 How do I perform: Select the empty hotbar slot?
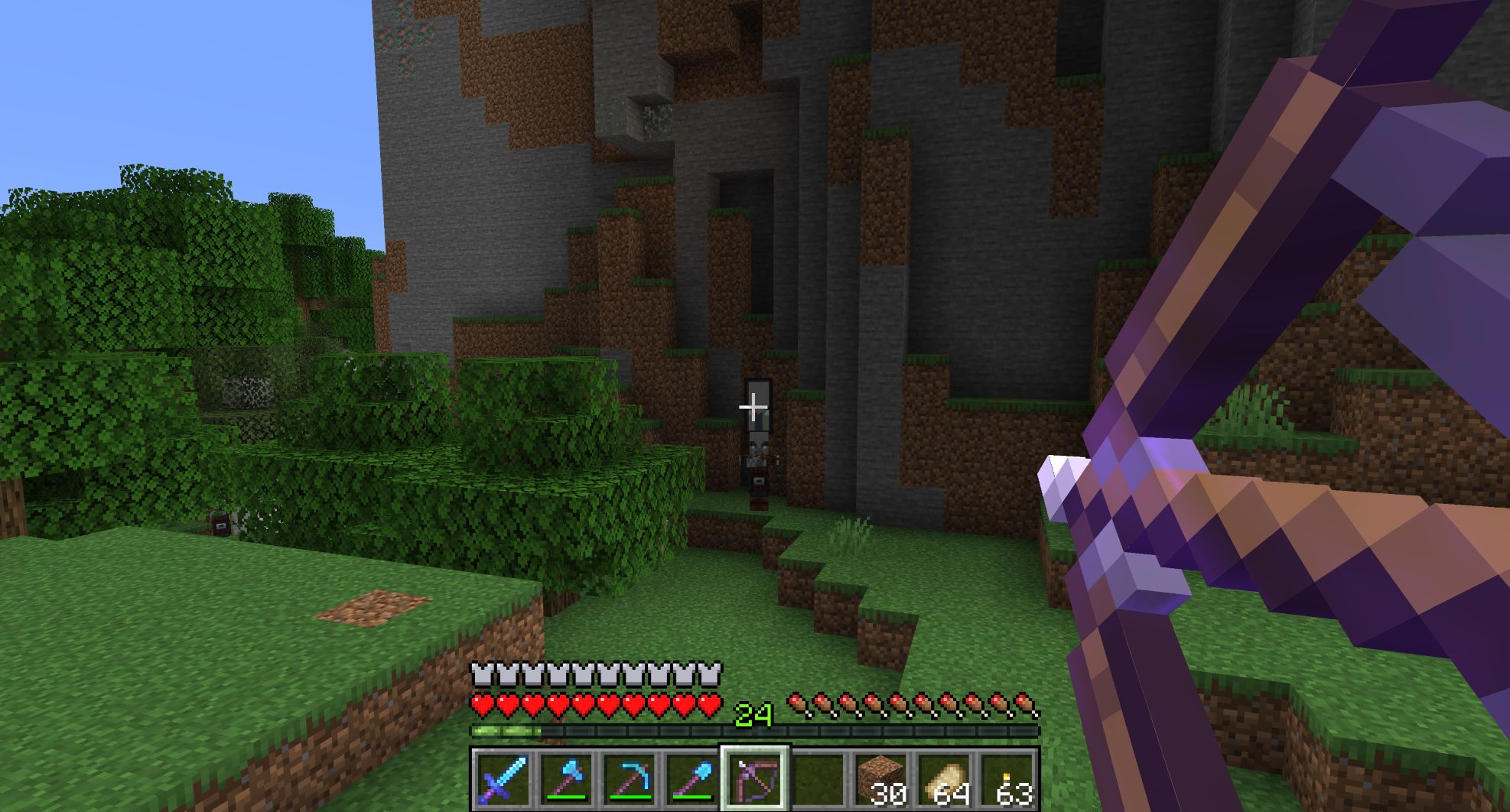point(818,780)
